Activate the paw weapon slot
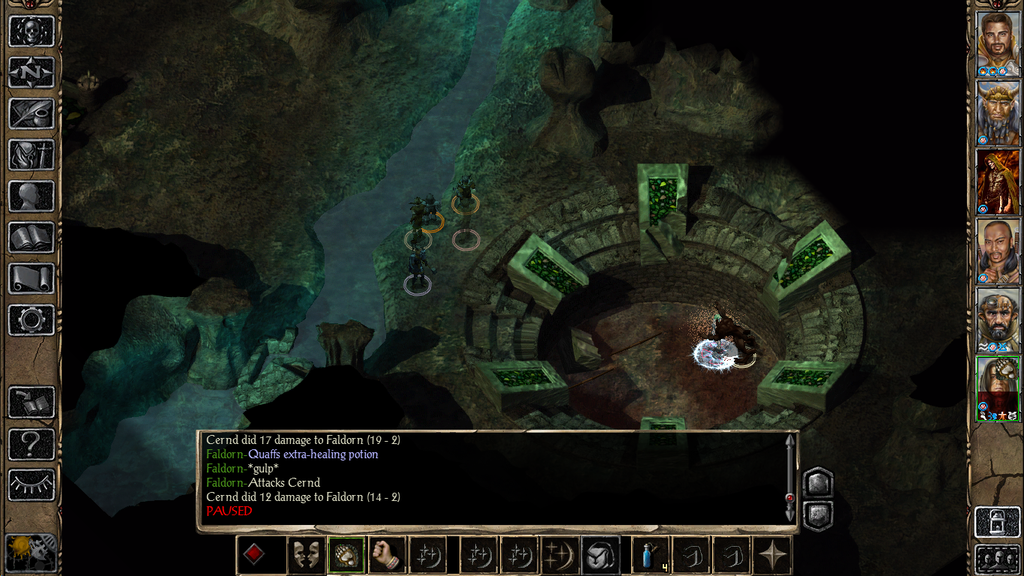The width and height of the screenshot is (1024, 576). (345, 556)
